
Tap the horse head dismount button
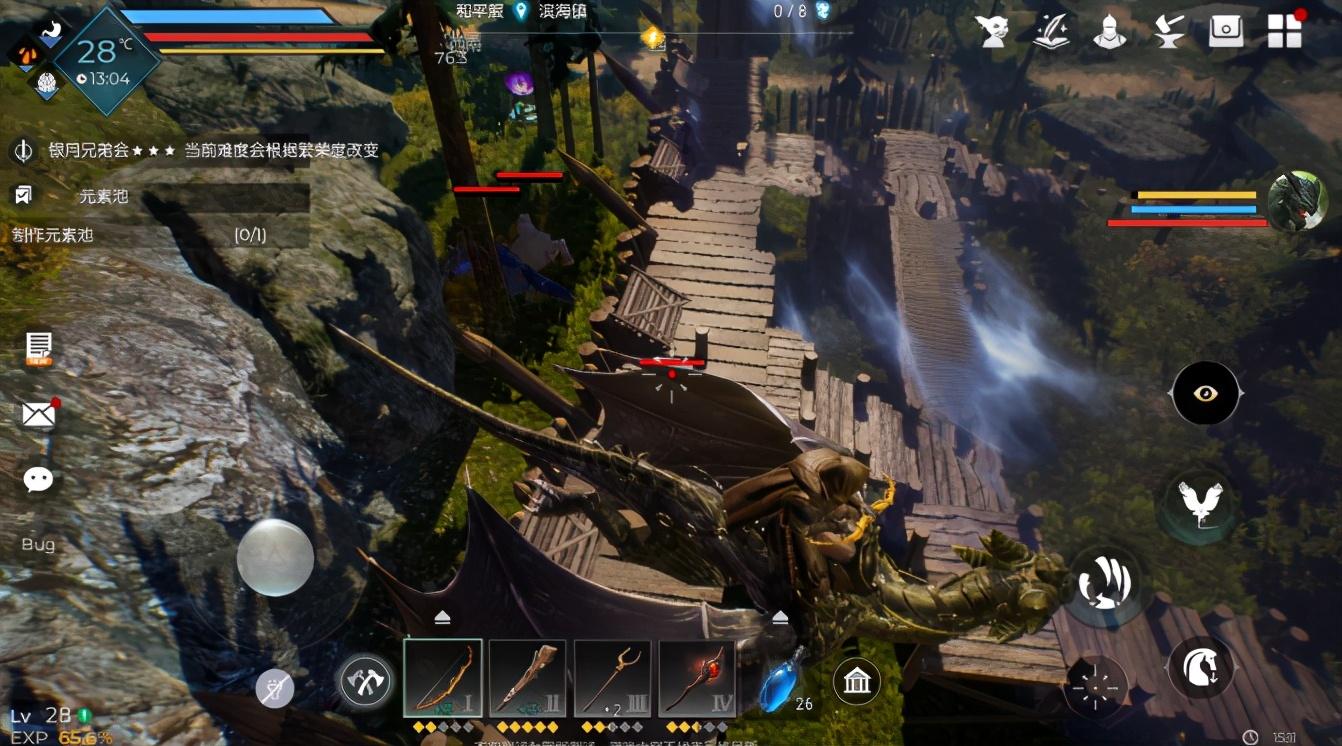pyautogui.click(x=1200, y=667)
